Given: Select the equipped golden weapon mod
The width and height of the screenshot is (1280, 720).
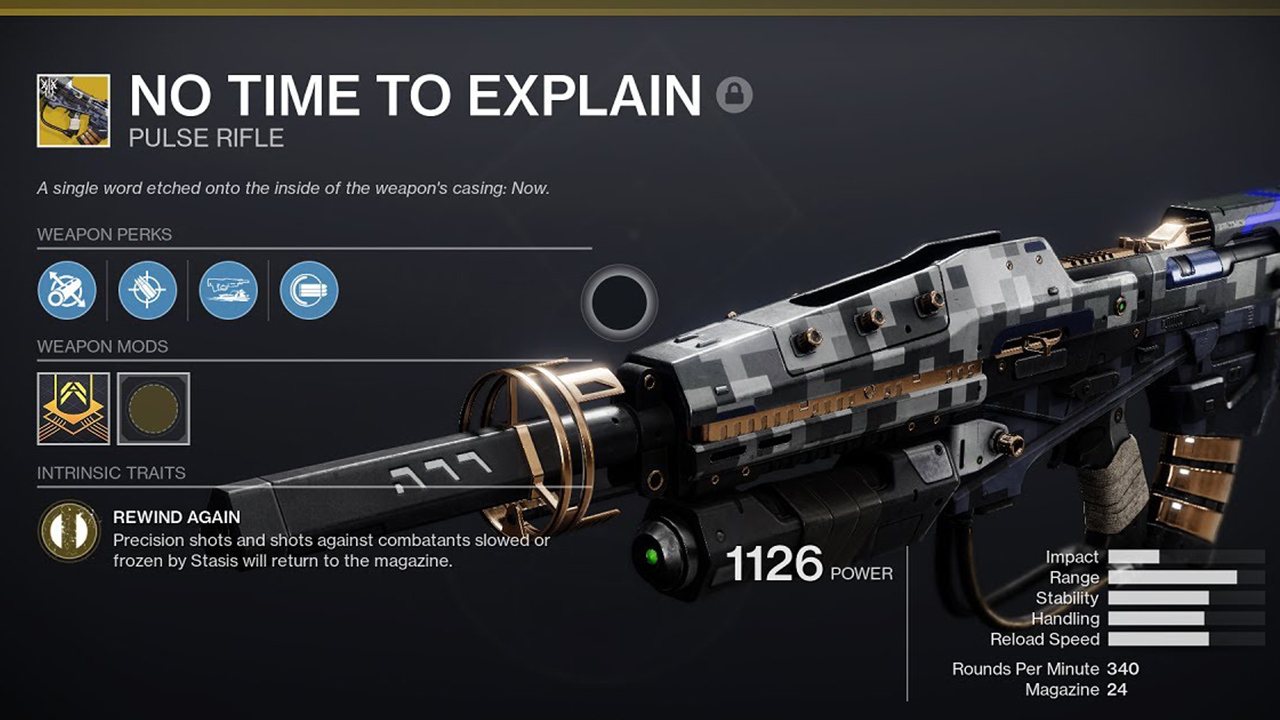Looking at the screenshot, I should point(72,409).
